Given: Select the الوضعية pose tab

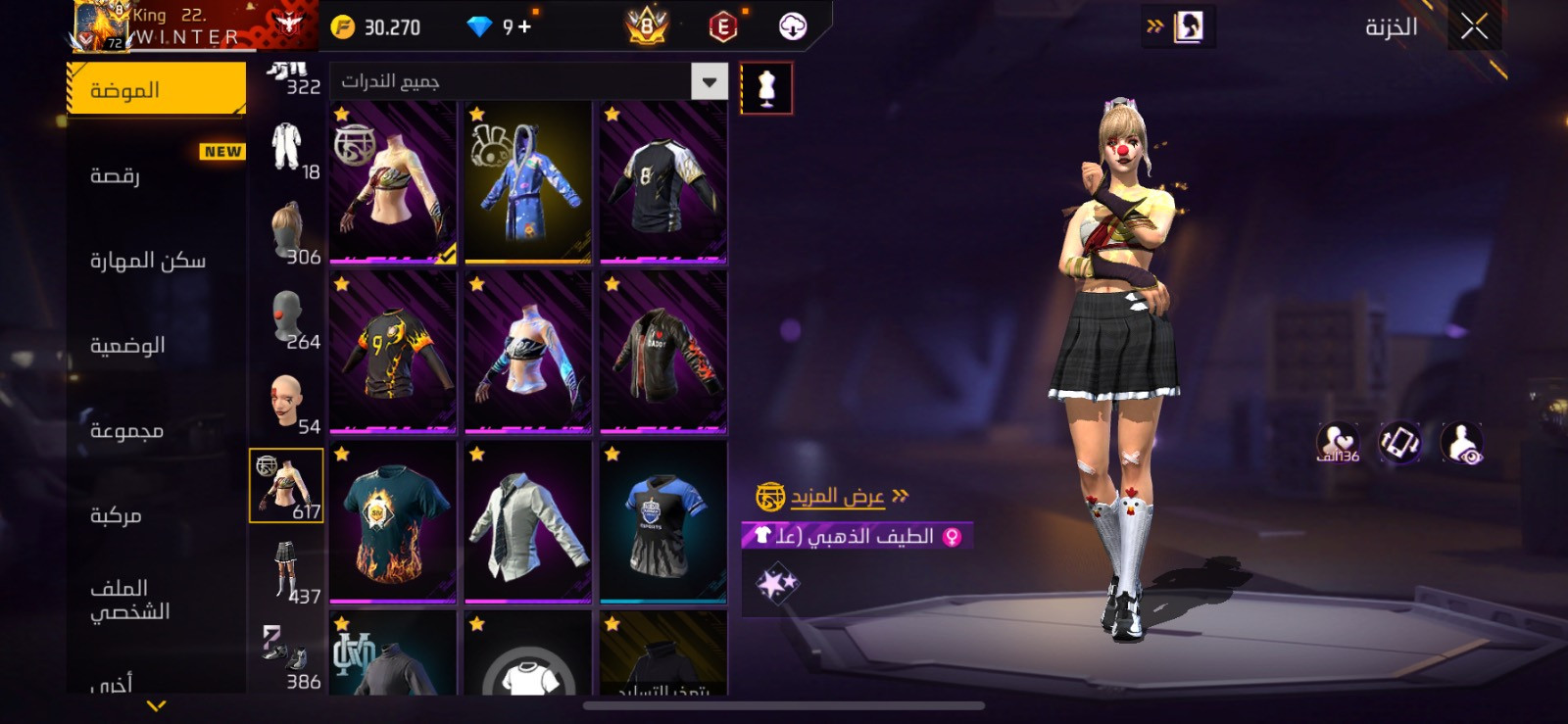Looking at the screenshot, I should [157, 346].
